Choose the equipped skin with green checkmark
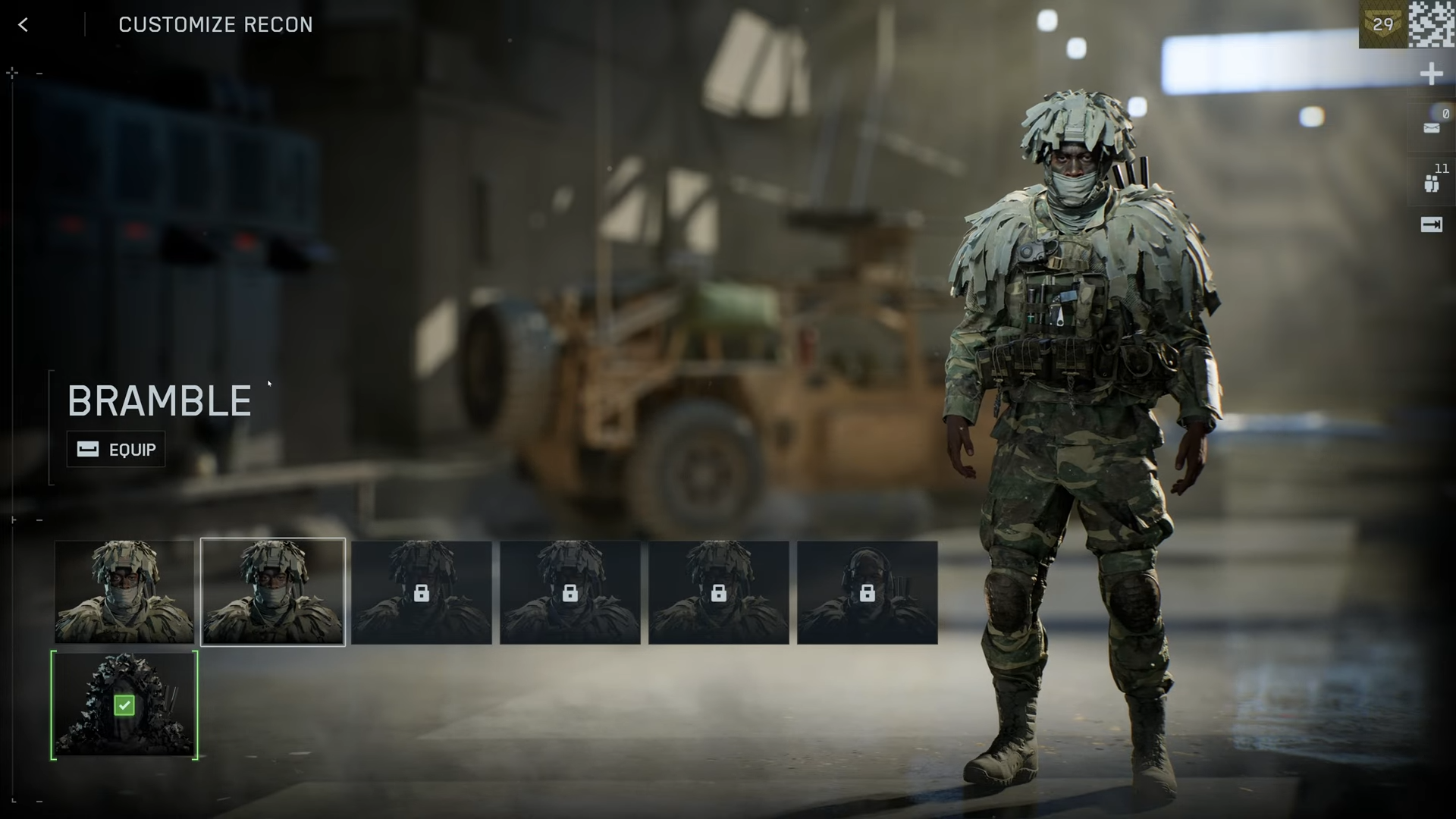1456x819 pixels. click(x=124, y=705)
